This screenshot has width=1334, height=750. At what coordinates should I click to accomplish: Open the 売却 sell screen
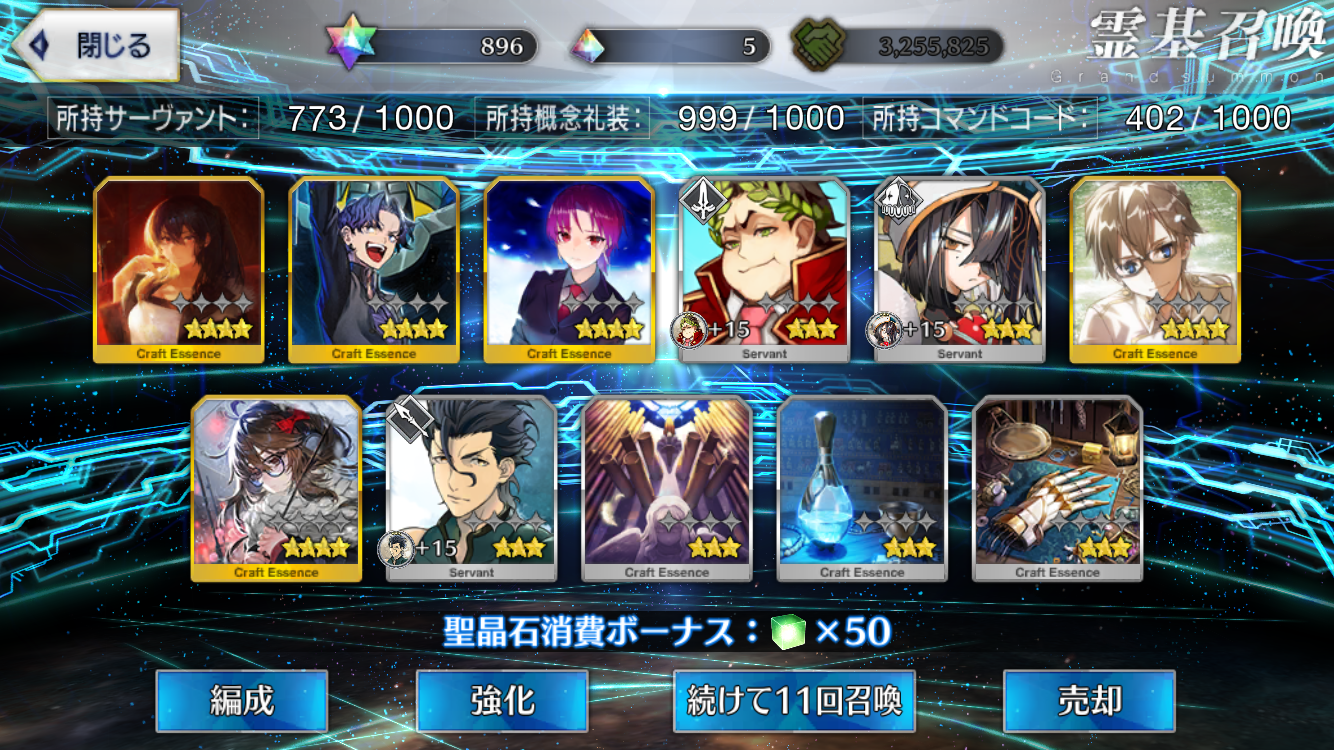pyautogui.click(x=1089, y=701)
